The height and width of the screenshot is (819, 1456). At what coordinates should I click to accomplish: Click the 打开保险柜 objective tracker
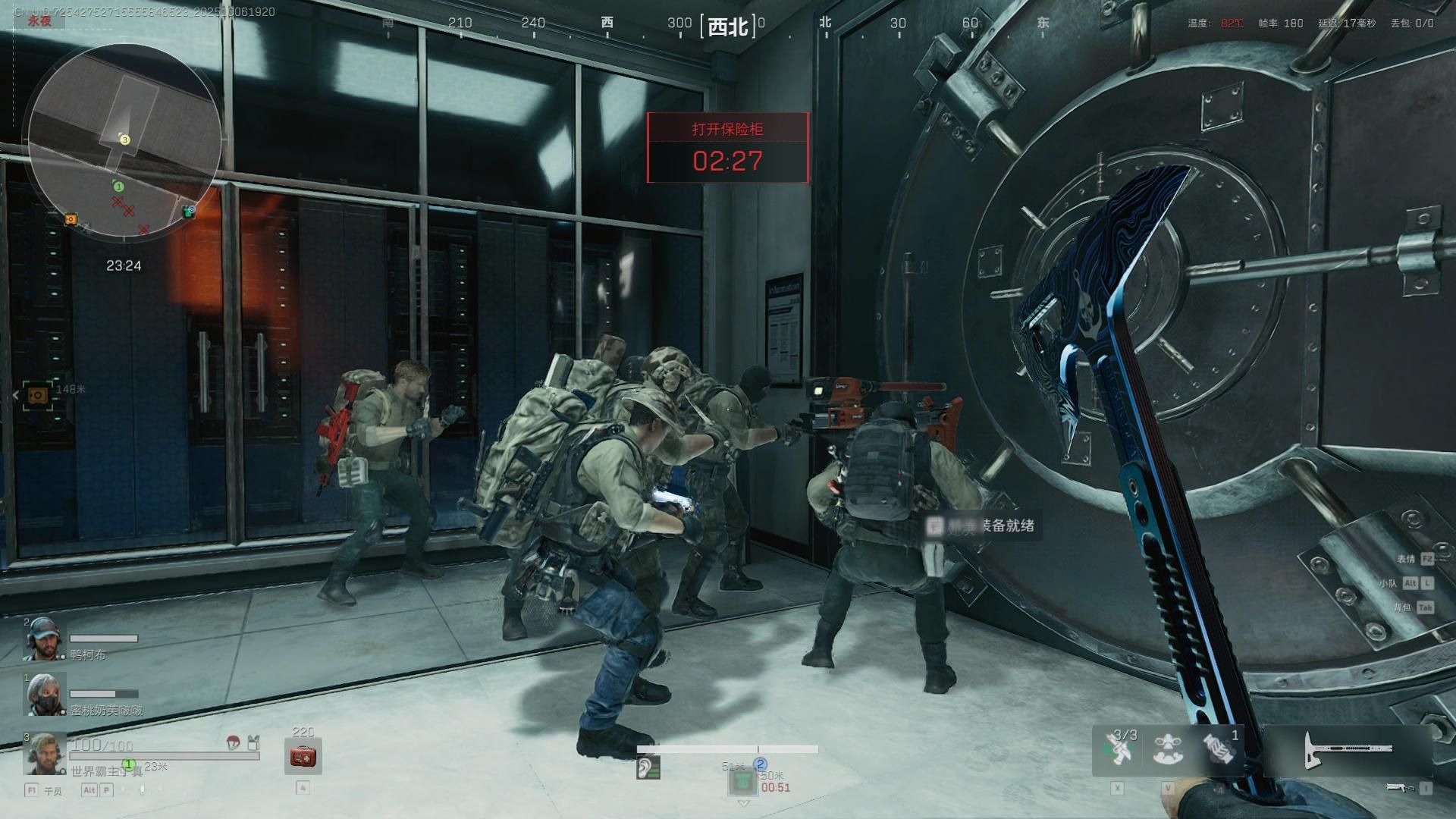pos(727,148)
